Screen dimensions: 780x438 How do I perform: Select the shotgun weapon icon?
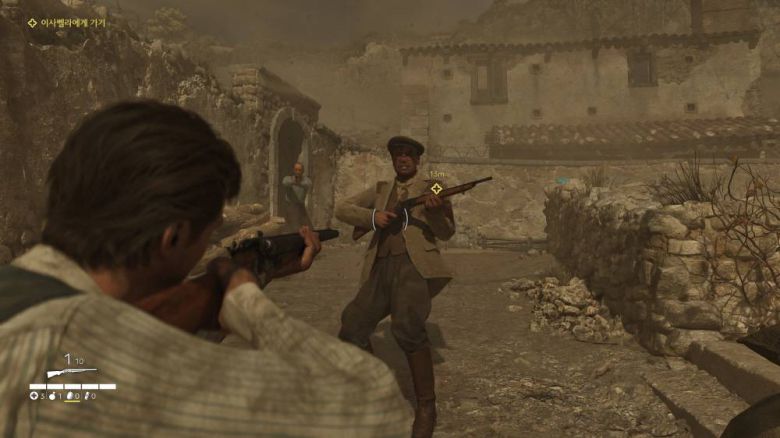[72, 373]
